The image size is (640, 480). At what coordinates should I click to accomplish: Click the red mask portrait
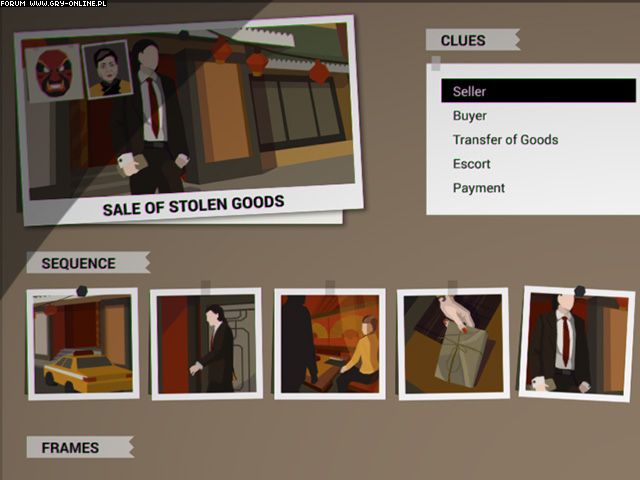point(50,74)
